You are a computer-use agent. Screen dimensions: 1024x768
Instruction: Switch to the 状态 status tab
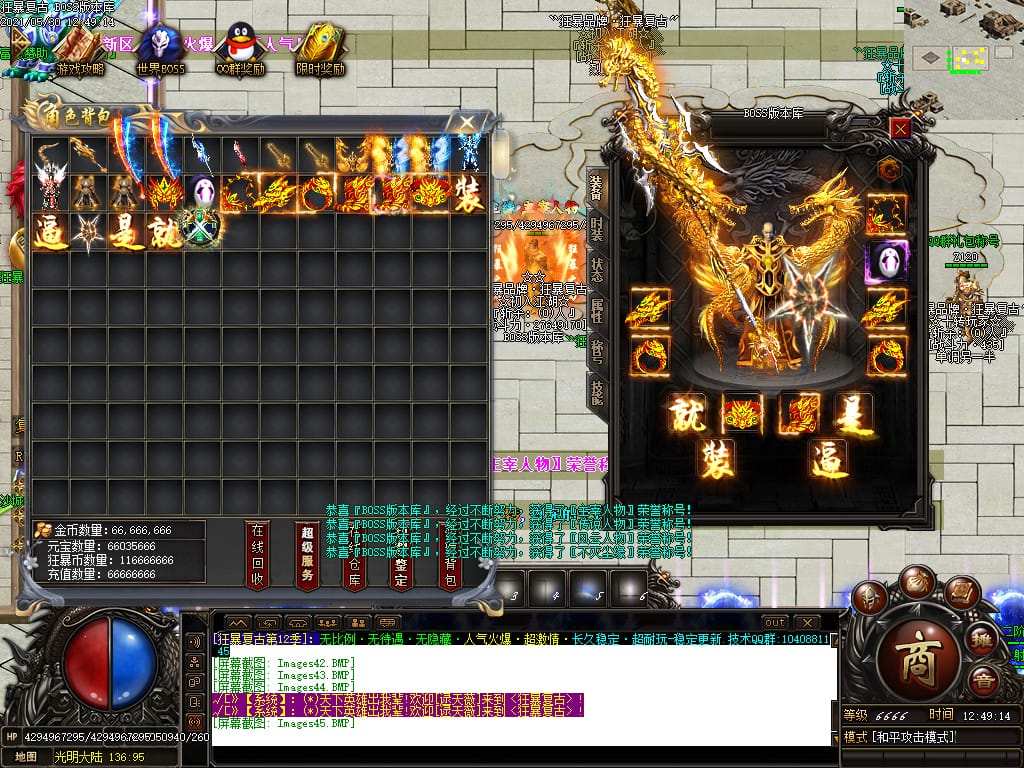point(597,270)
